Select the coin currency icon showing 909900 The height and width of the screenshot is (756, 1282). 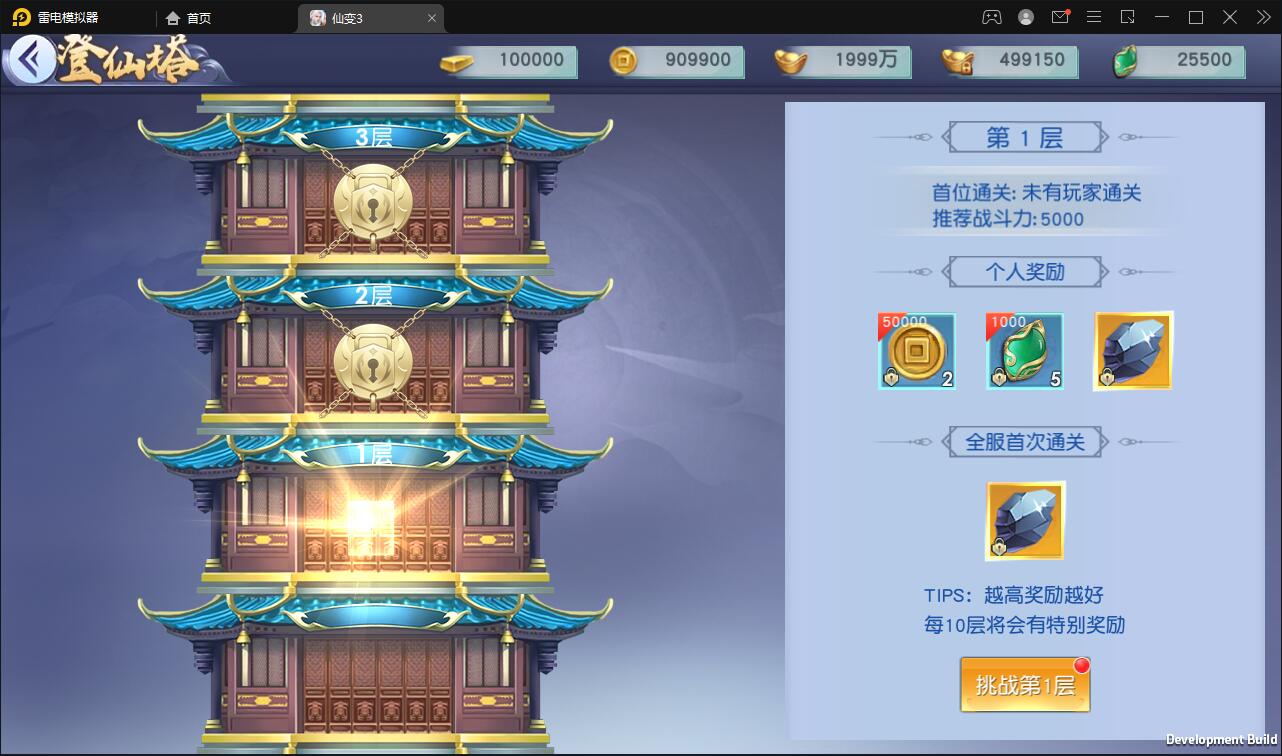(622, 60)
